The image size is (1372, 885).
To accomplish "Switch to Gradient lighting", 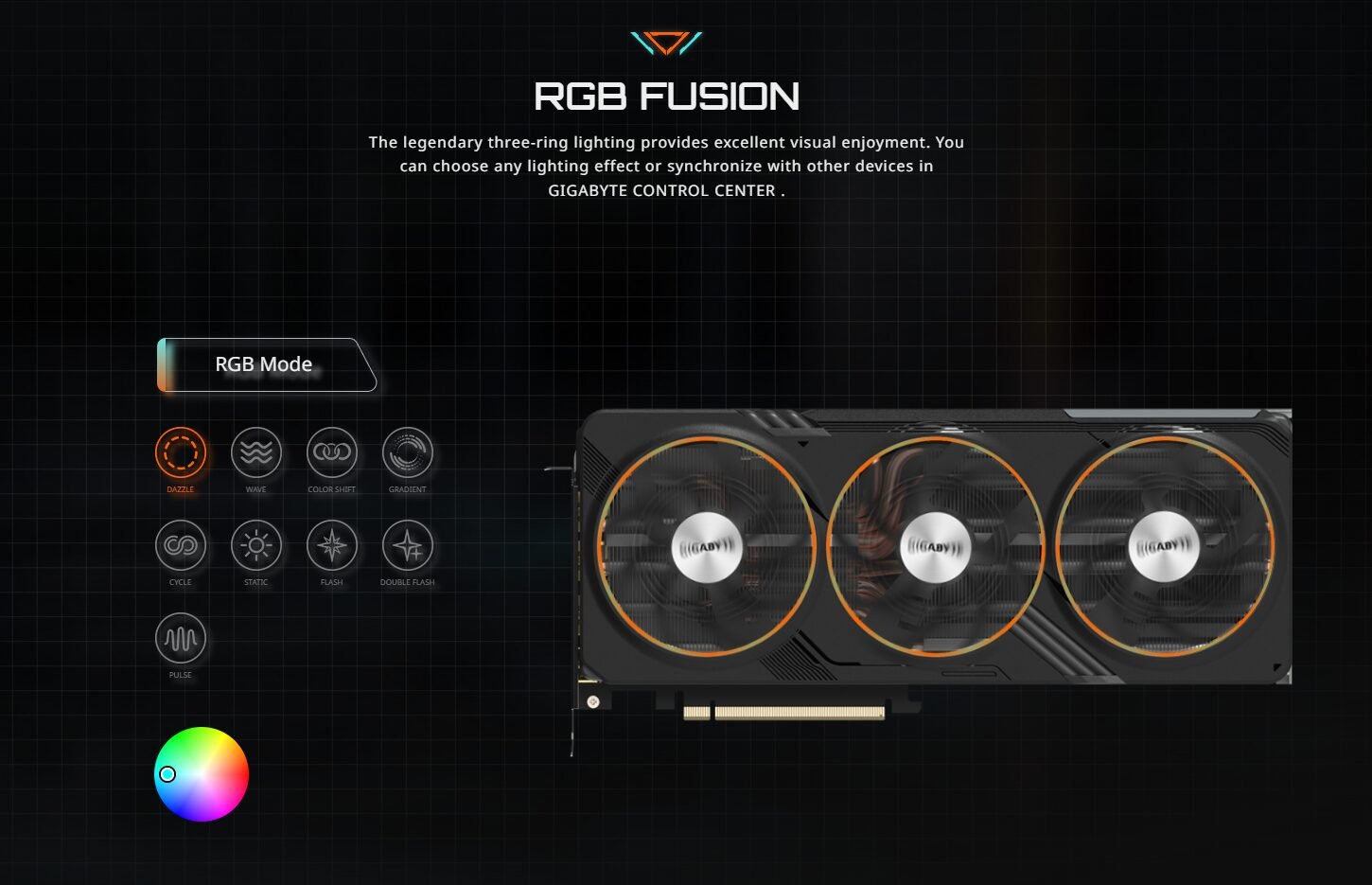I will (408, 452).
